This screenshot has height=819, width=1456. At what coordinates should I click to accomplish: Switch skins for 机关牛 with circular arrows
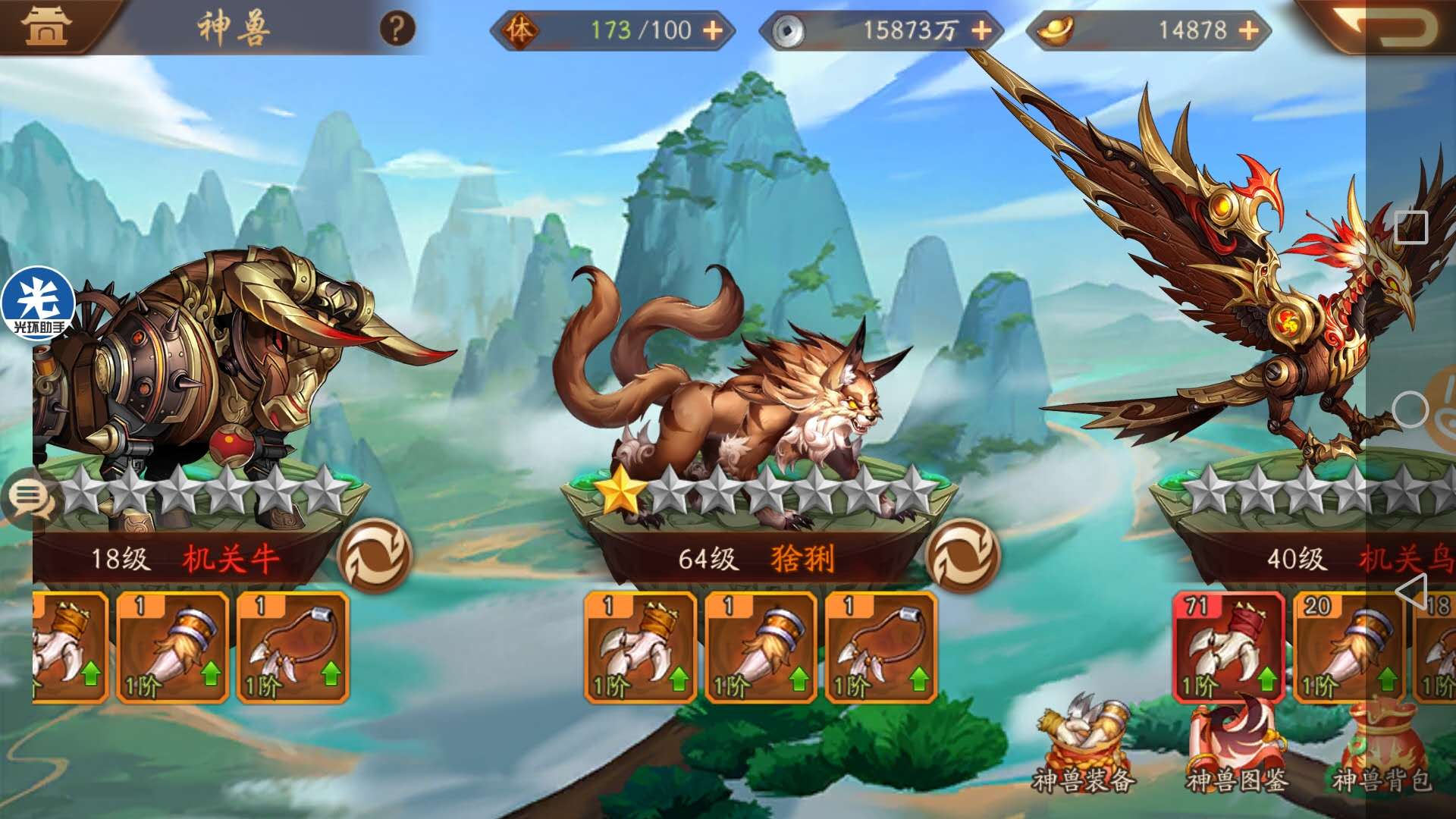click(375, 556)
